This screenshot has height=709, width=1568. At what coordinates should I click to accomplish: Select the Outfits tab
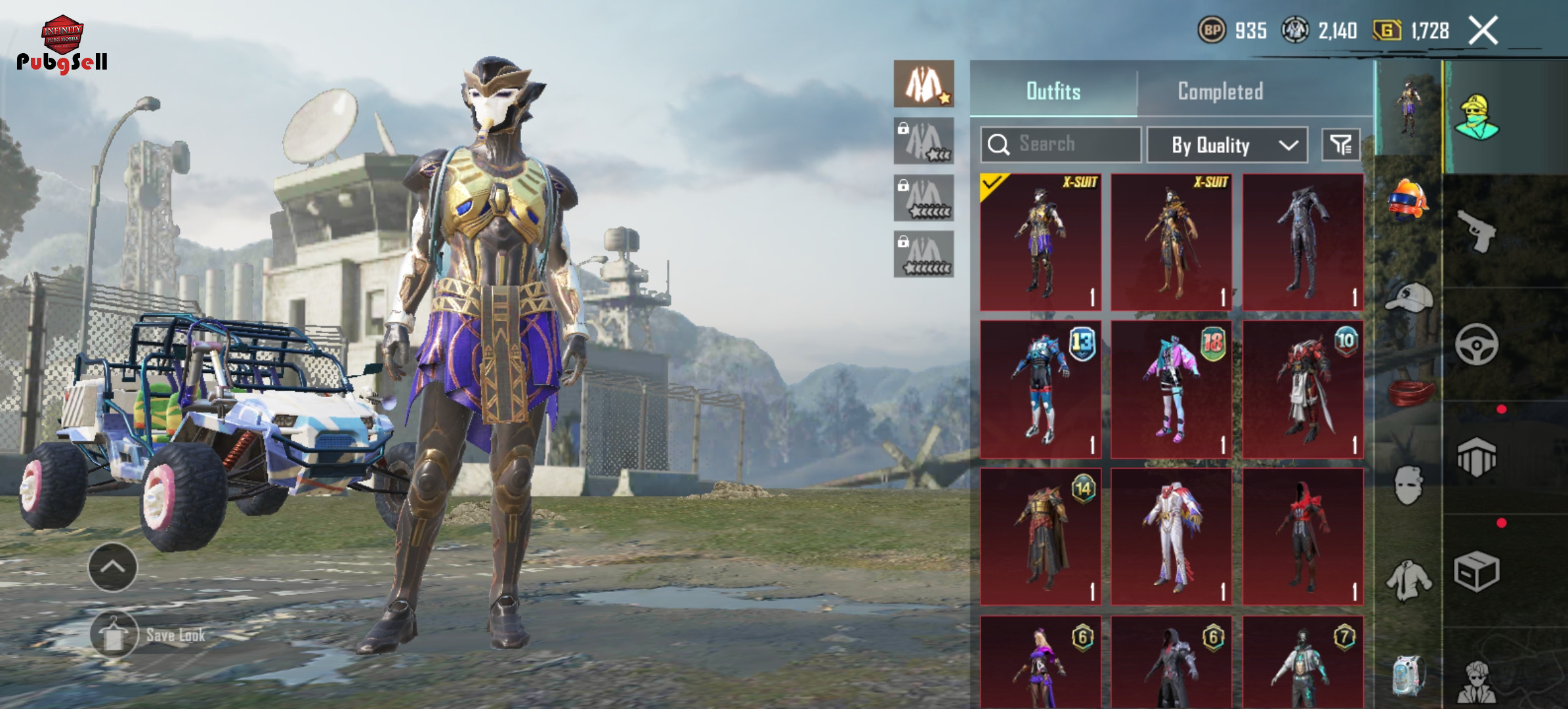[1053, 91]
